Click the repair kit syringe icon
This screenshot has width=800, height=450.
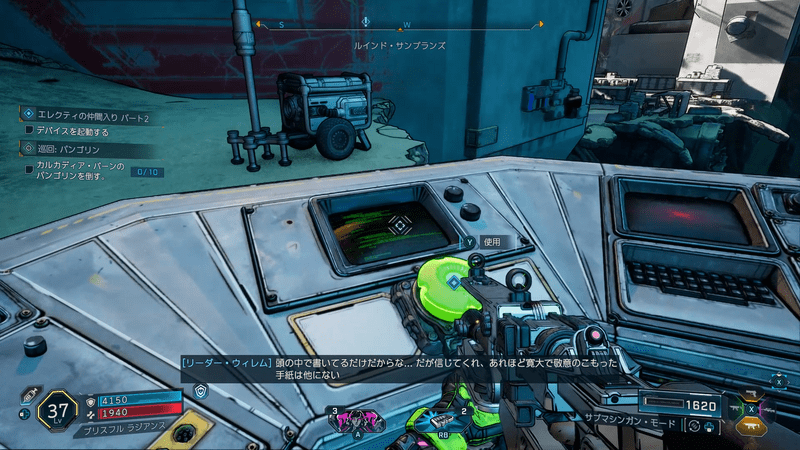(30, 393)
